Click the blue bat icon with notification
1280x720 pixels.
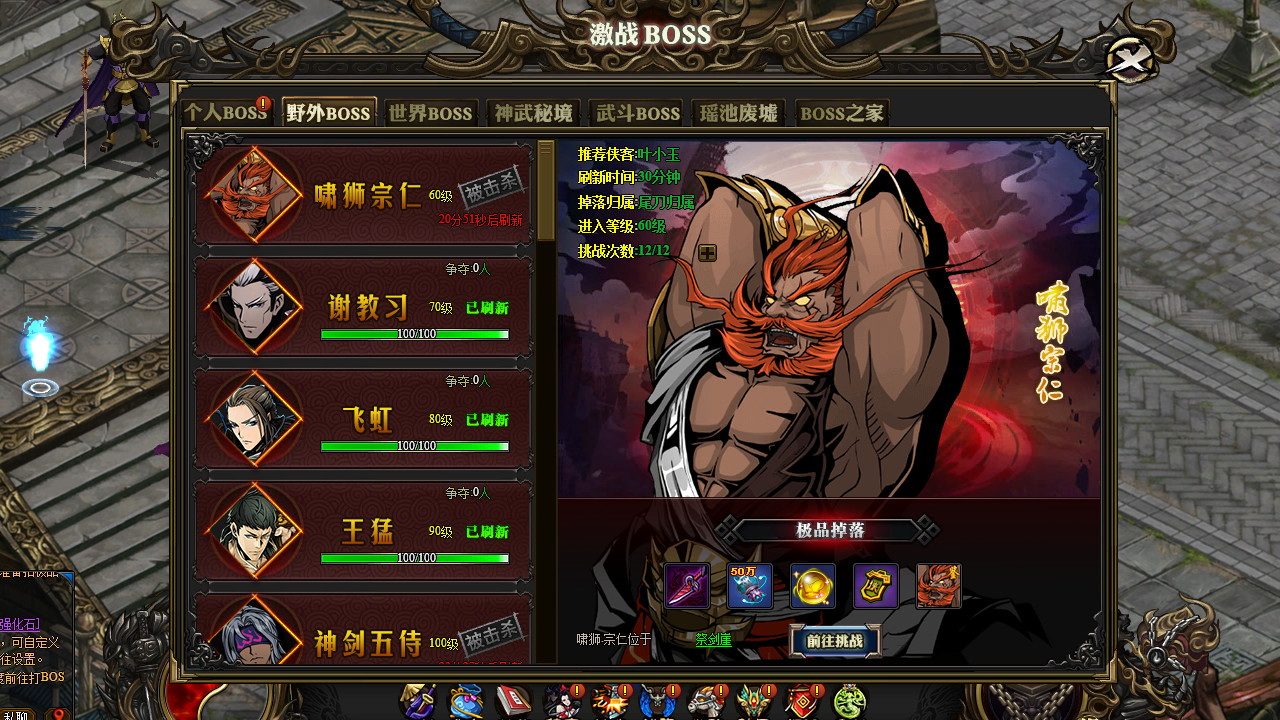point(657,699)
